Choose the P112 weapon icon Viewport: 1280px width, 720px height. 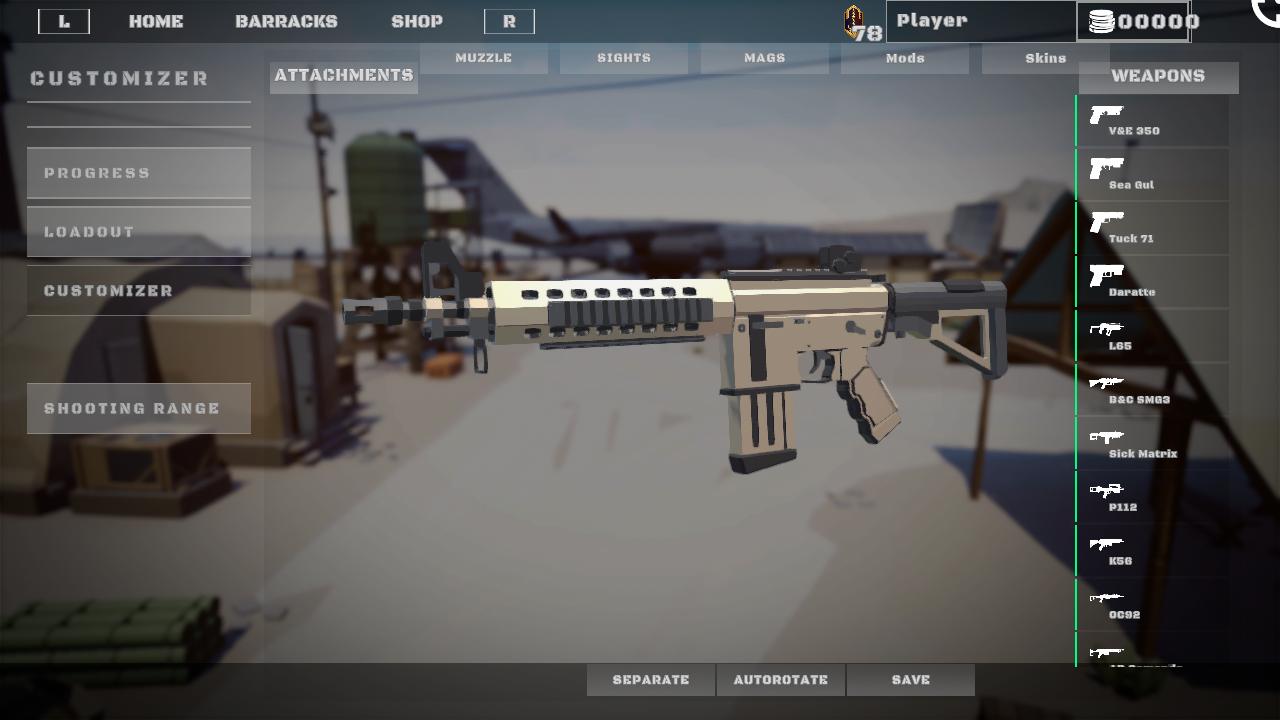[x=1107, y=492]
